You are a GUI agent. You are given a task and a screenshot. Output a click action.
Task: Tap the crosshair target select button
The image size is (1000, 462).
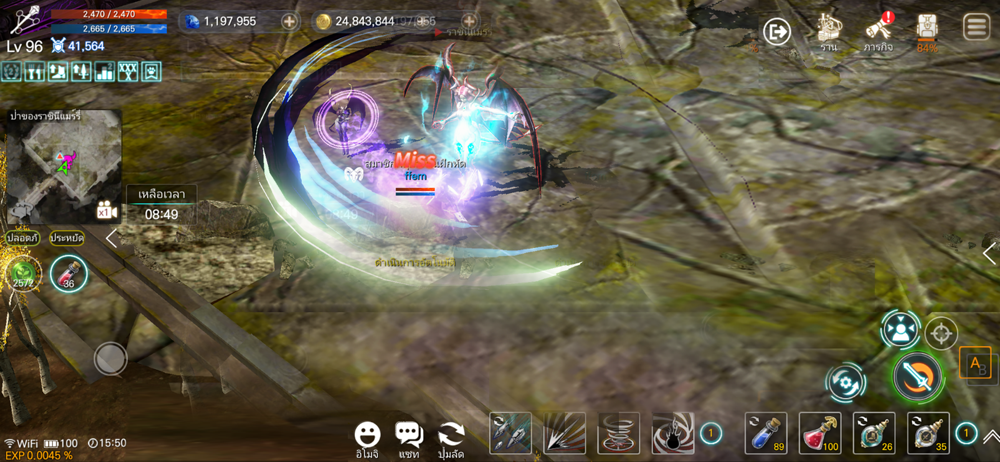coord(941,333)
